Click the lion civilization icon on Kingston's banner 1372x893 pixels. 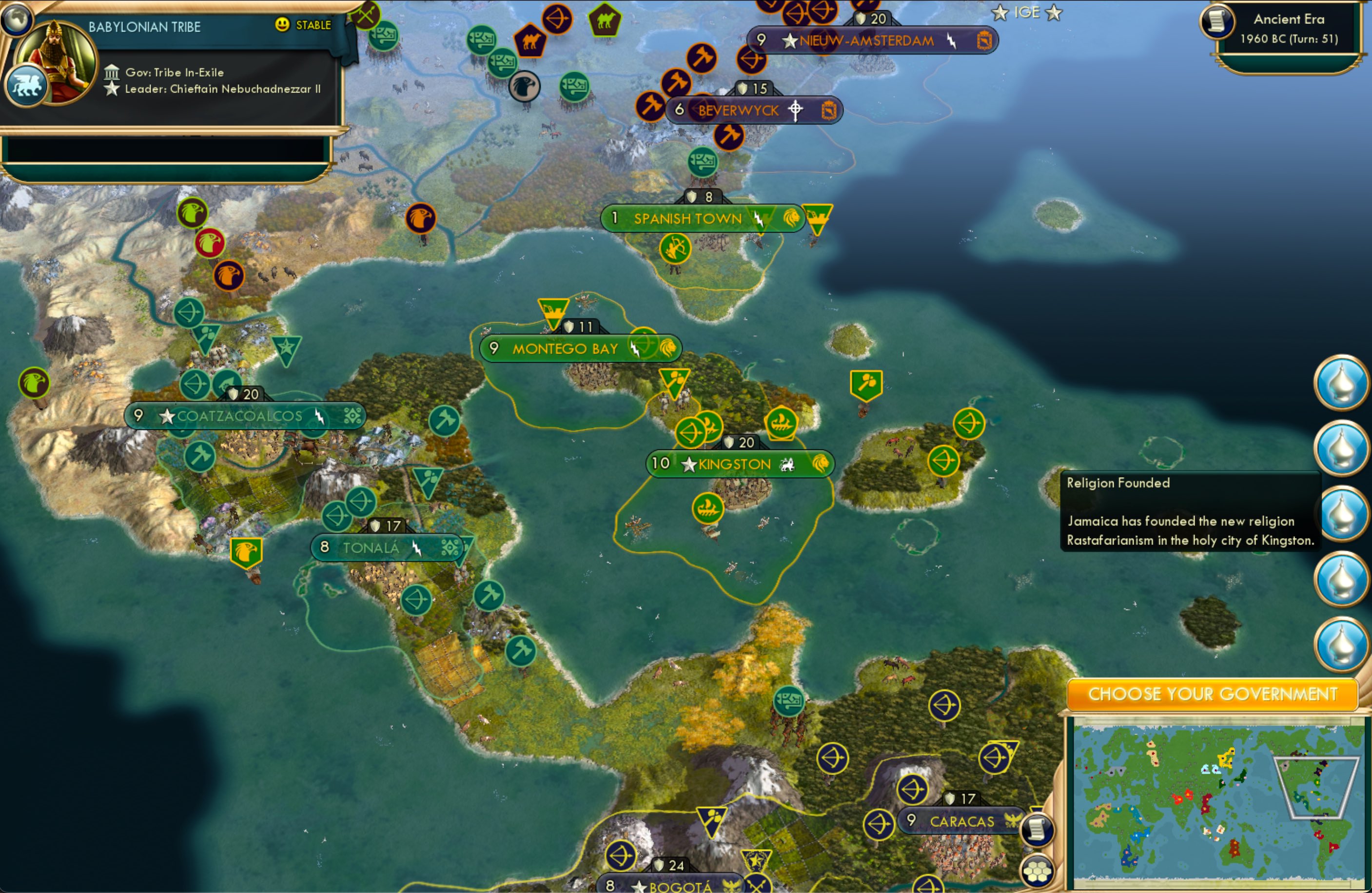coord(821,464)
